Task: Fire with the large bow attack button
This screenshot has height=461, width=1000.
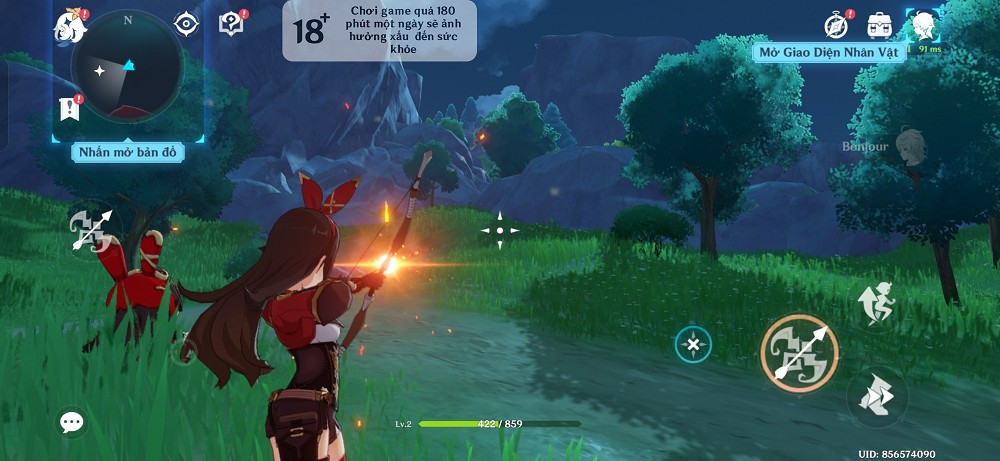Action: (799, 352)
